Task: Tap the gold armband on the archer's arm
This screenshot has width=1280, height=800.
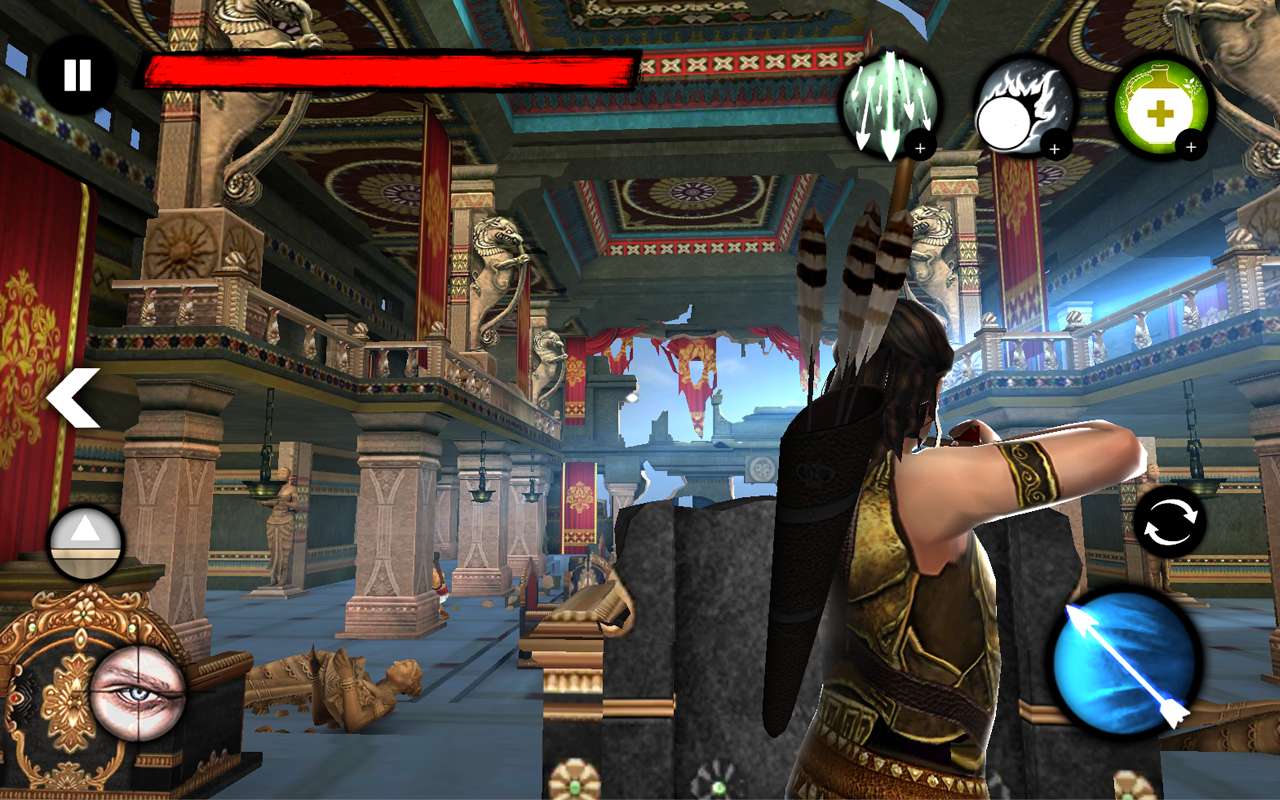Action: (x=1030, y=470)
